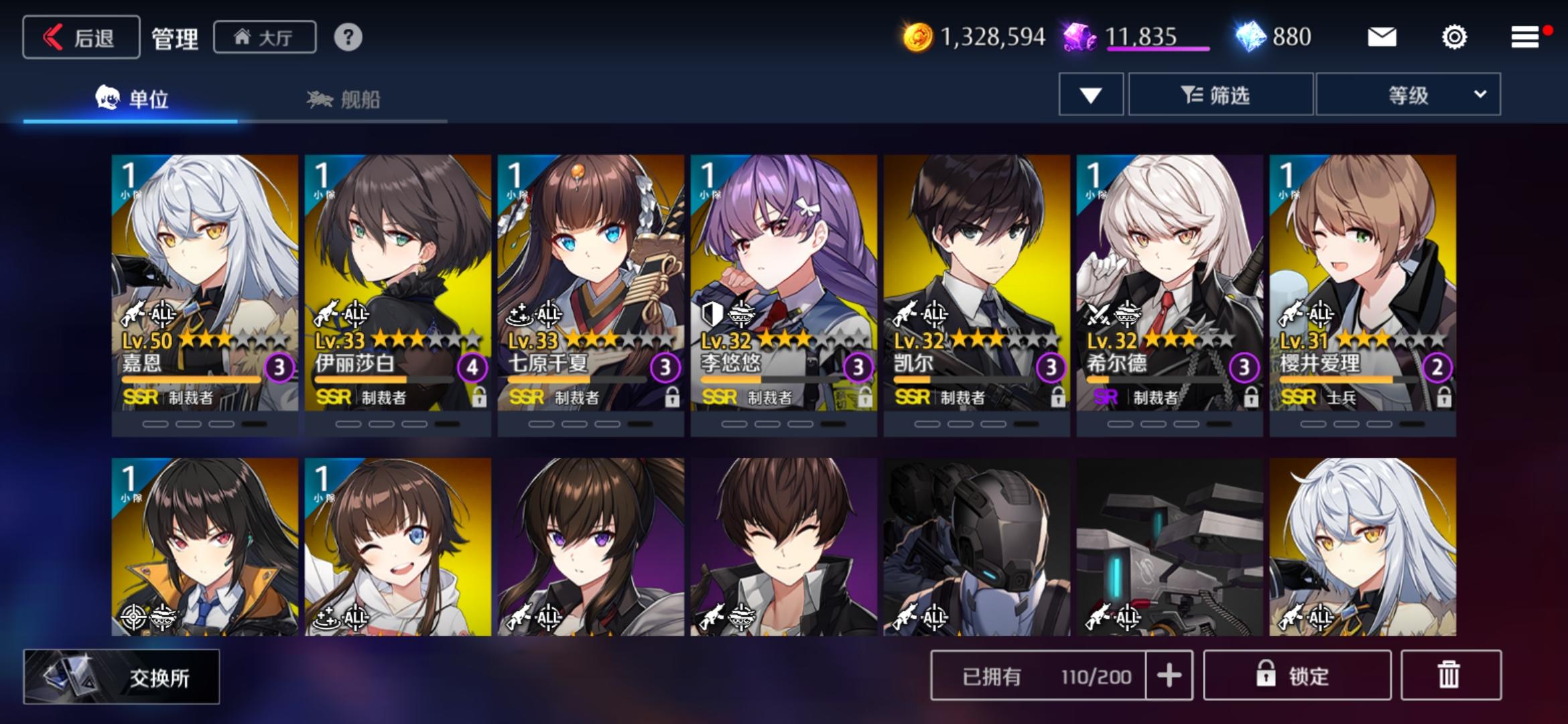Open the settings gear icon

coord(1454,38)
